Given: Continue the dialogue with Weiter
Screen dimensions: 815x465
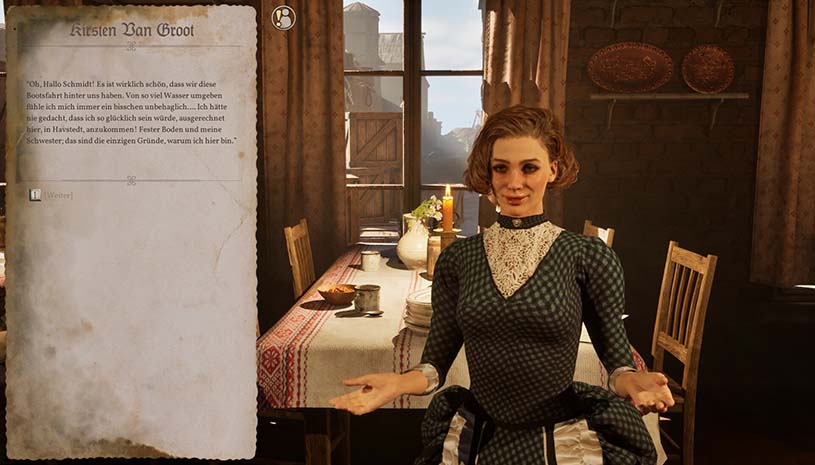Looking at the screenshot, I should pos(58,195).
